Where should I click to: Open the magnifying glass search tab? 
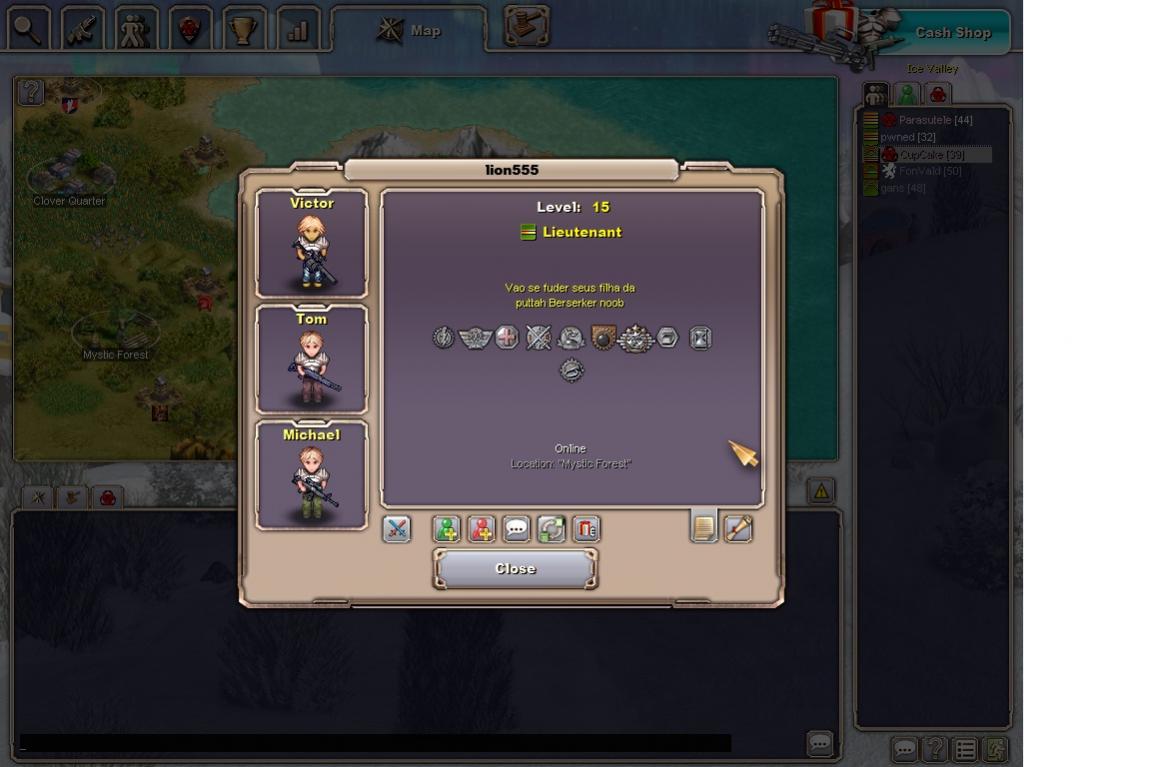29,29
